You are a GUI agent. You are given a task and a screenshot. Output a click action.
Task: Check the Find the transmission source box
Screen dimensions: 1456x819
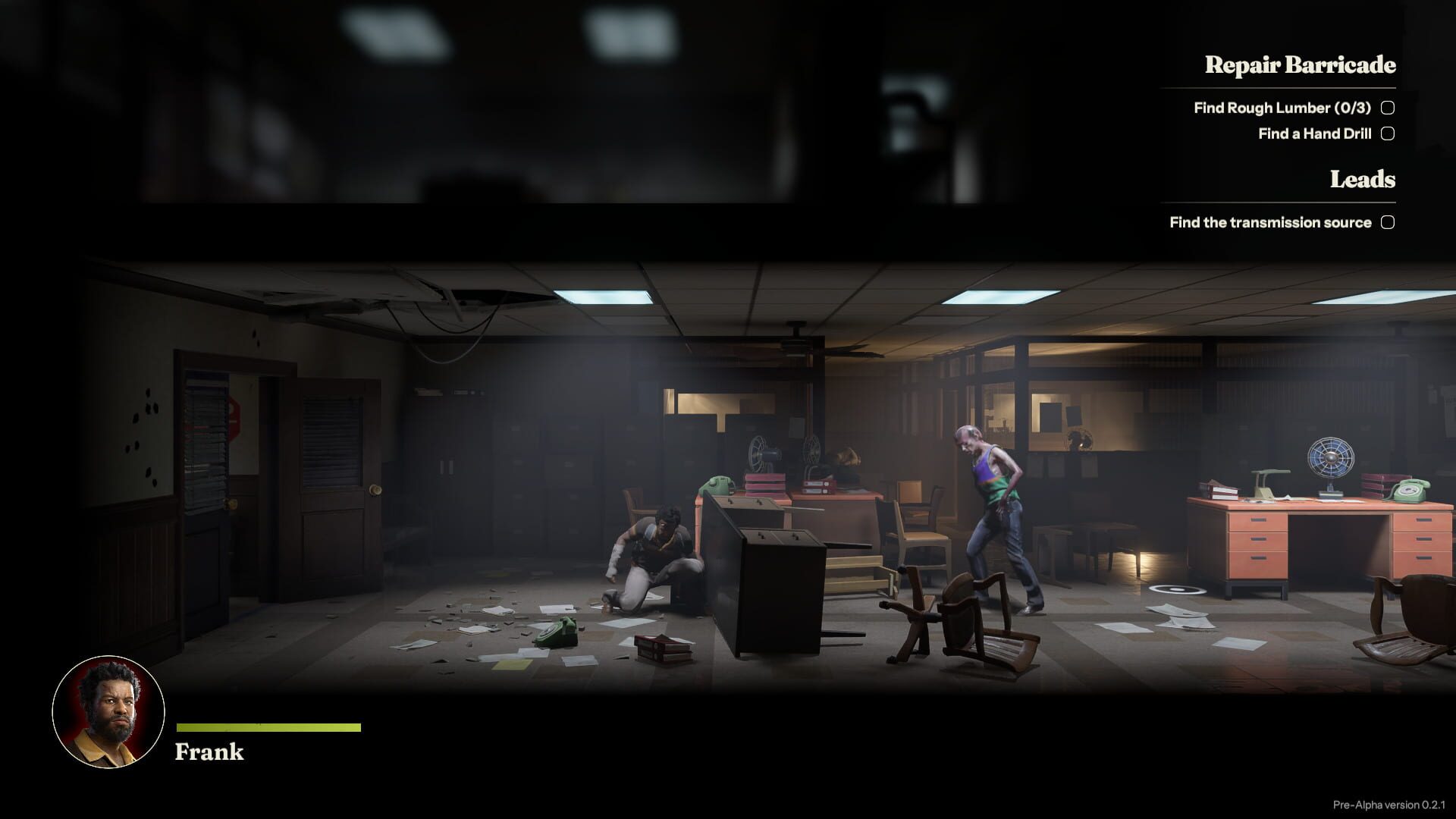(x=1388, y=222)
